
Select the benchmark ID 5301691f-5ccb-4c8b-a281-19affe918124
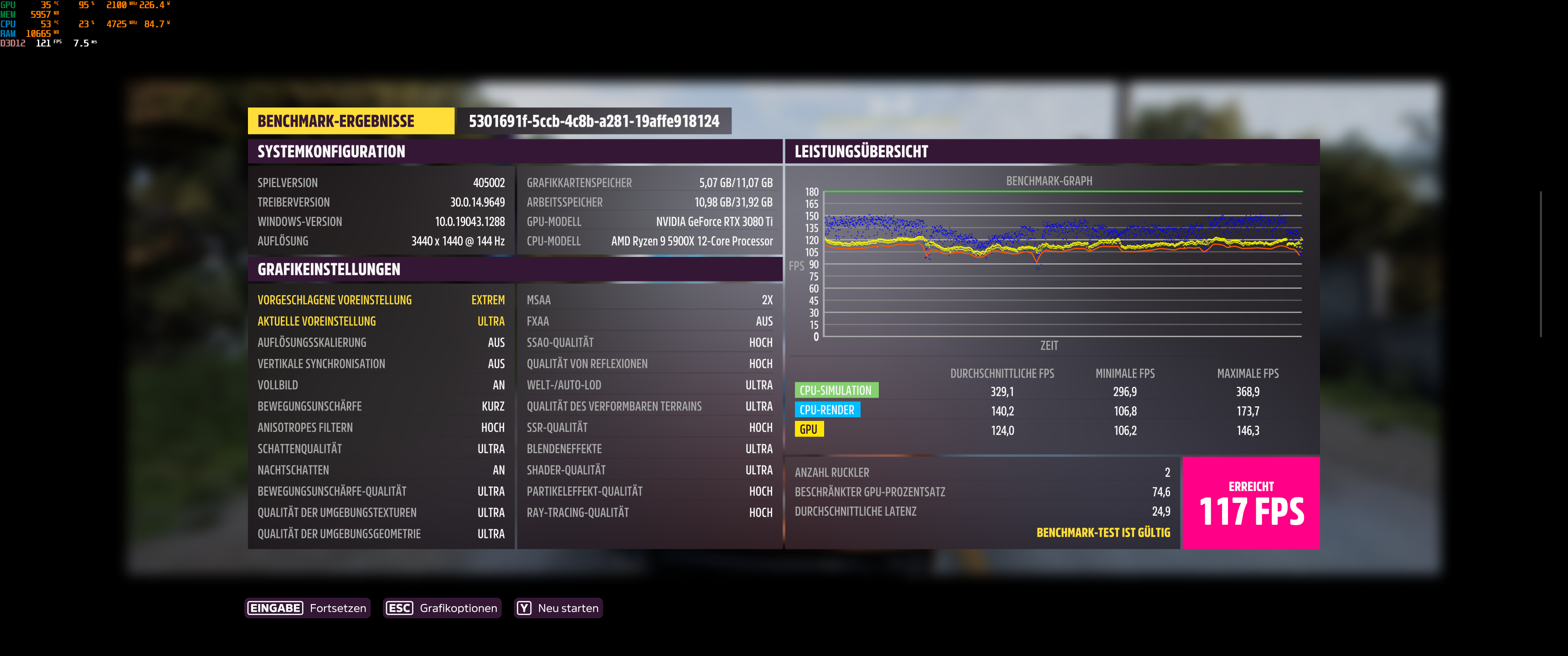(593, 120)
